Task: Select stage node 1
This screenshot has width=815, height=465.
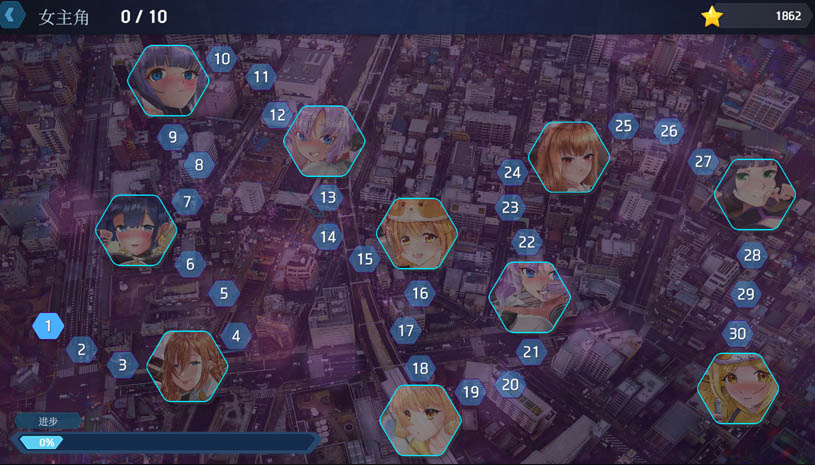Action: click(48, 325)
